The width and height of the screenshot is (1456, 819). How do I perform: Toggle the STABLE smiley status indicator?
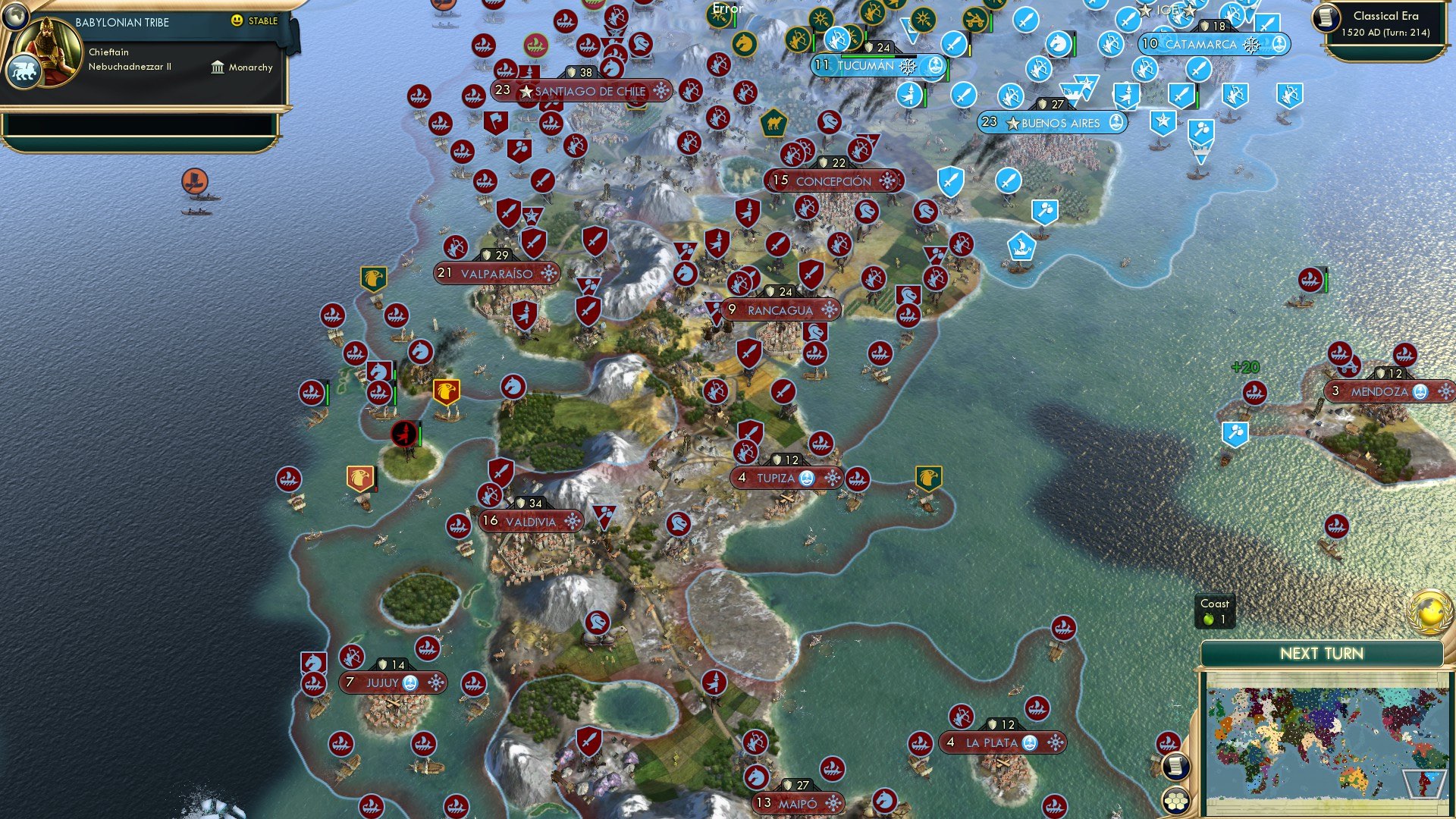[x=238, y=22]
